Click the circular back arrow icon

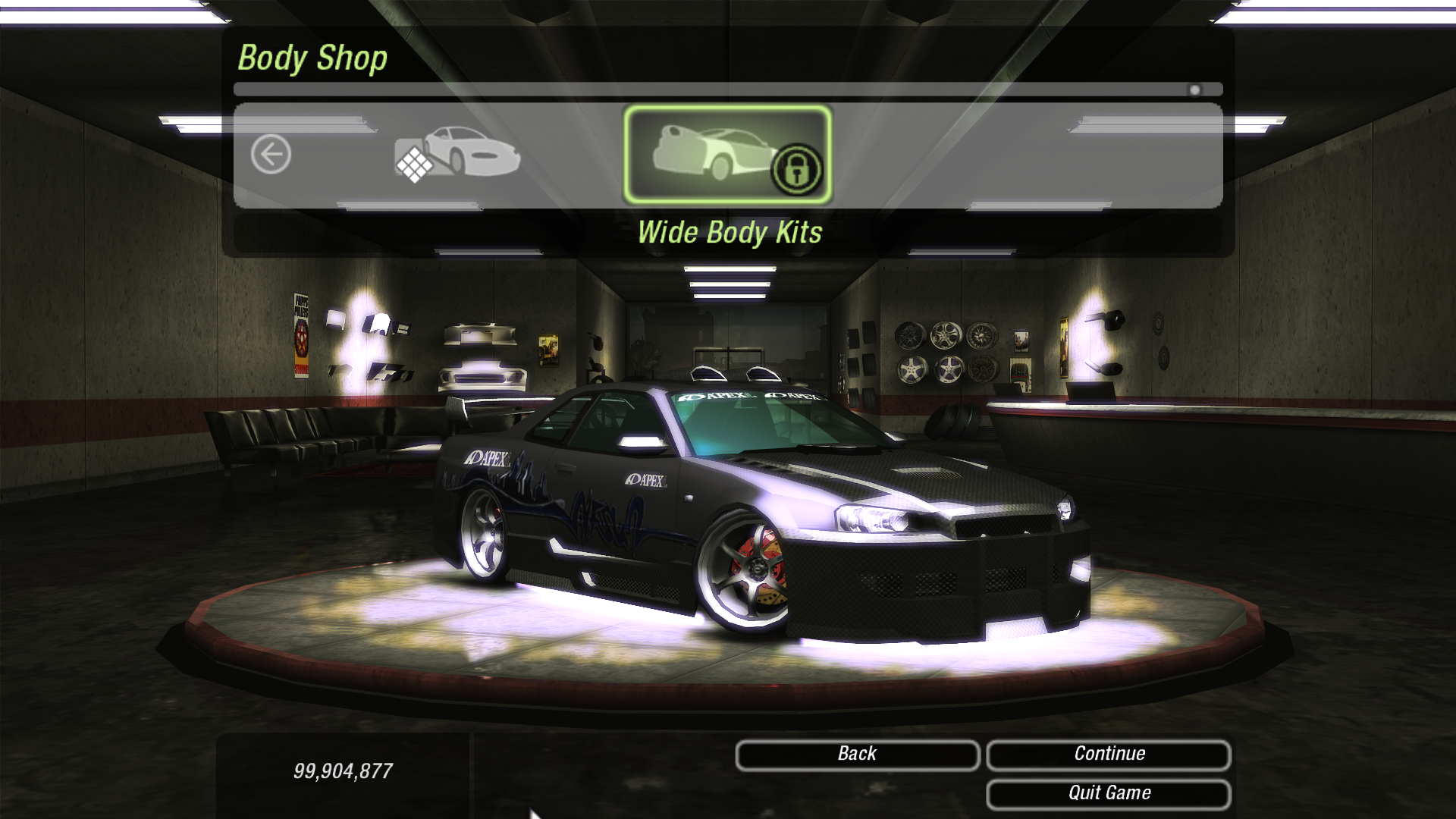(x=271, y=155)
